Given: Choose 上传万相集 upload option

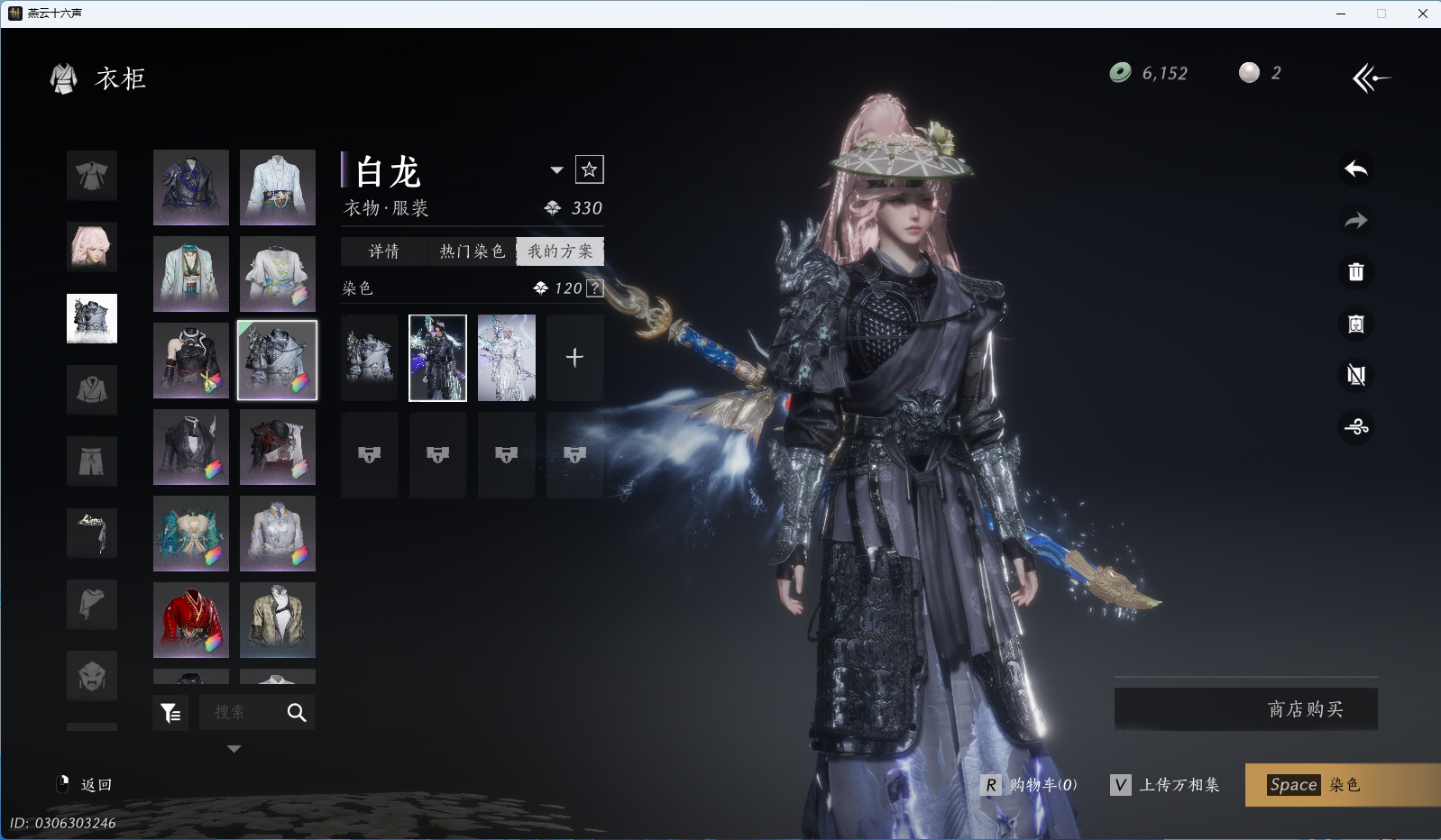Looking at the screenshot, I should pos(1165,785).
